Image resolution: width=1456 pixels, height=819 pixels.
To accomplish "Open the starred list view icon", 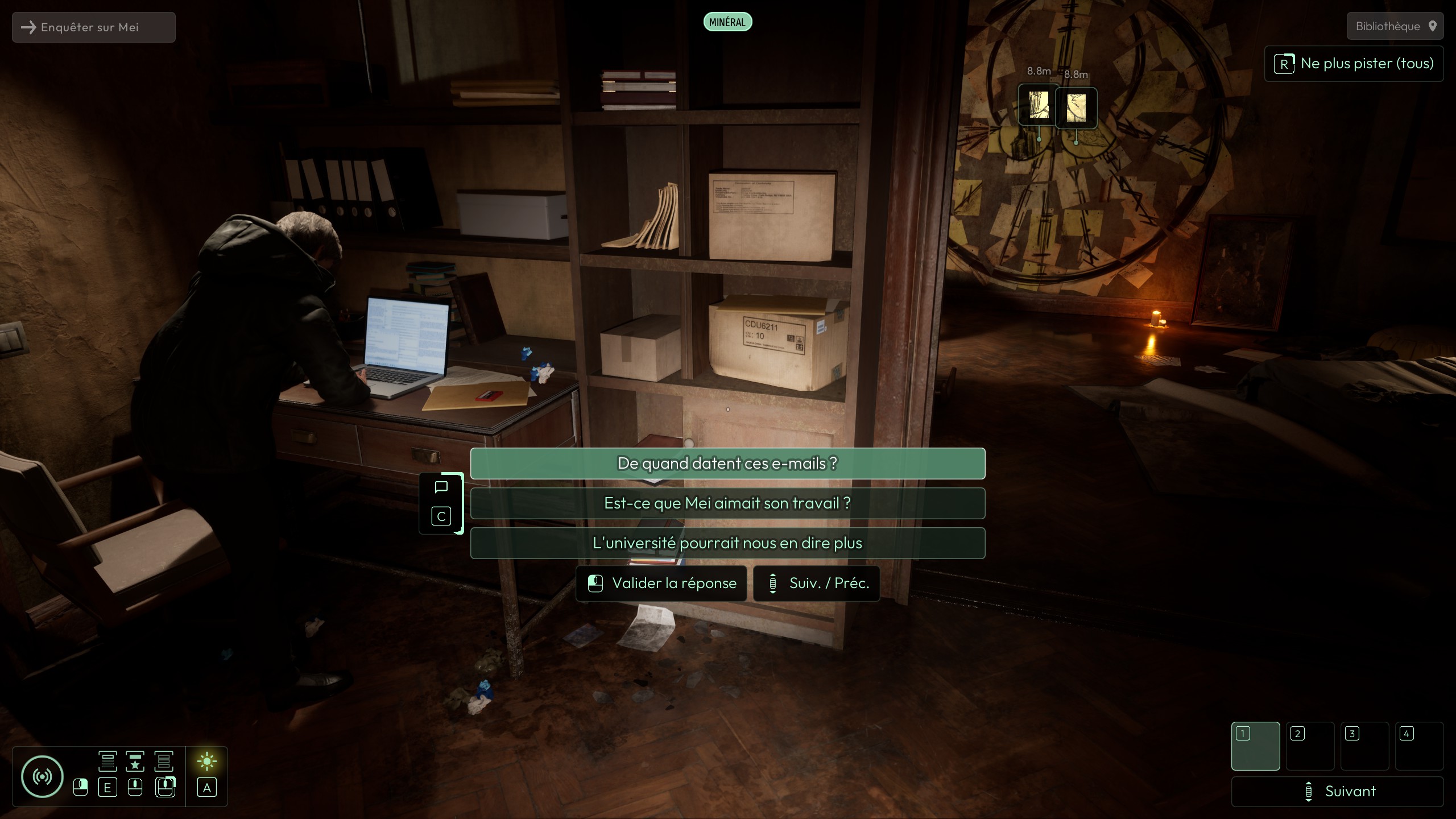I will [135, 762].
